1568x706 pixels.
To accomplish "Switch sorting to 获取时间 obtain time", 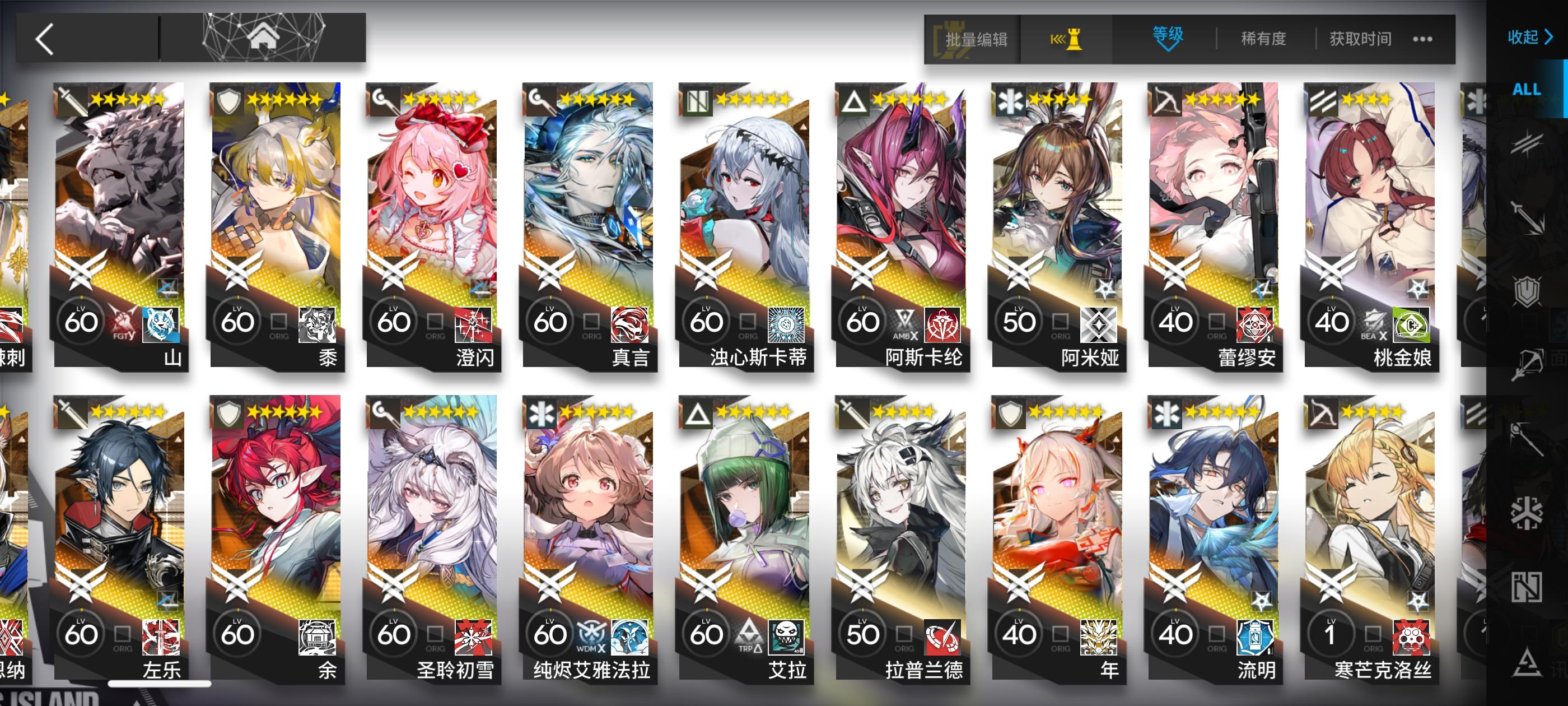I will pos(1359,38).
